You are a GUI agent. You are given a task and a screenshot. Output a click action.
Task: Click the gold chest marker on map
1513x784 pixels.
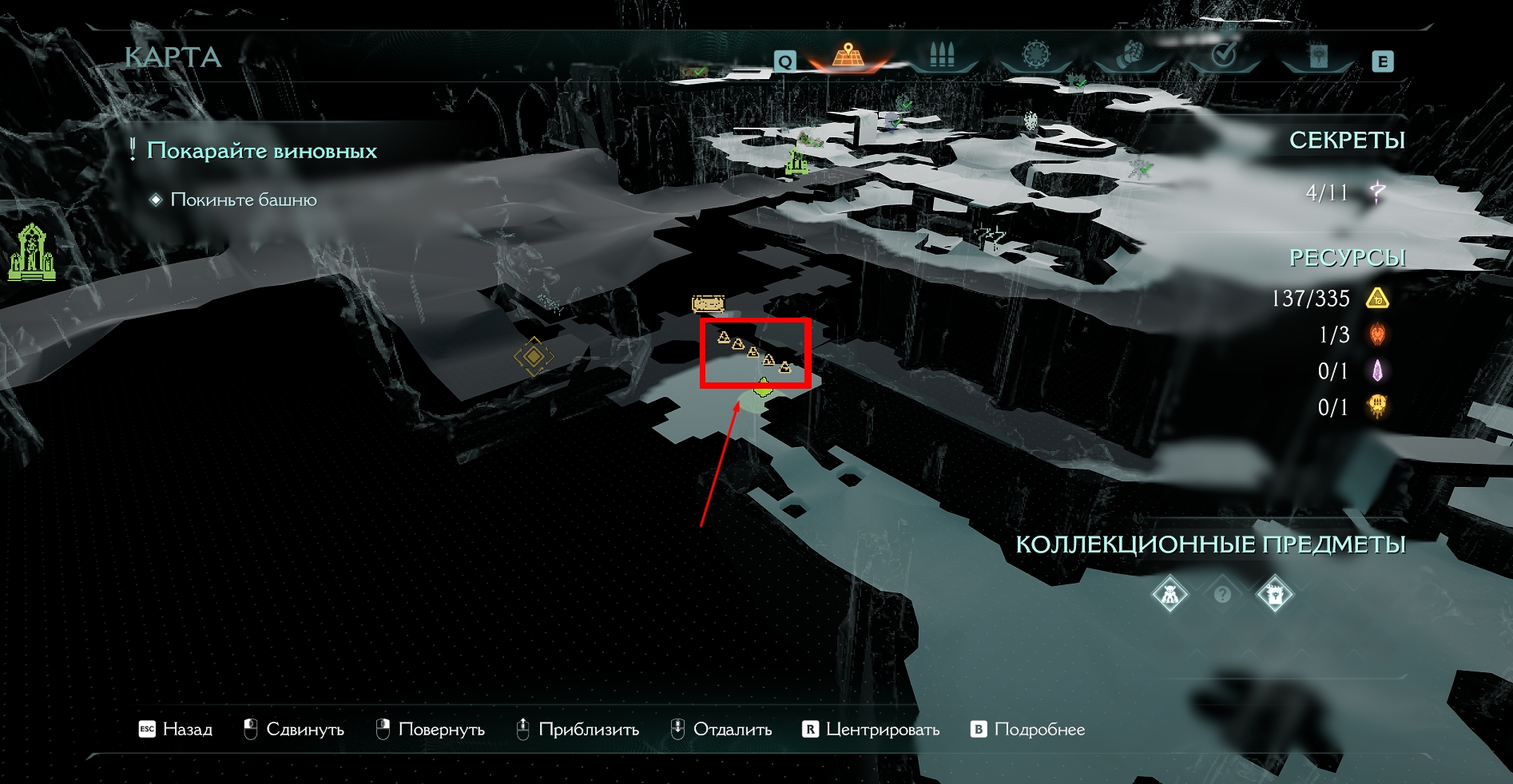[708, 303]
